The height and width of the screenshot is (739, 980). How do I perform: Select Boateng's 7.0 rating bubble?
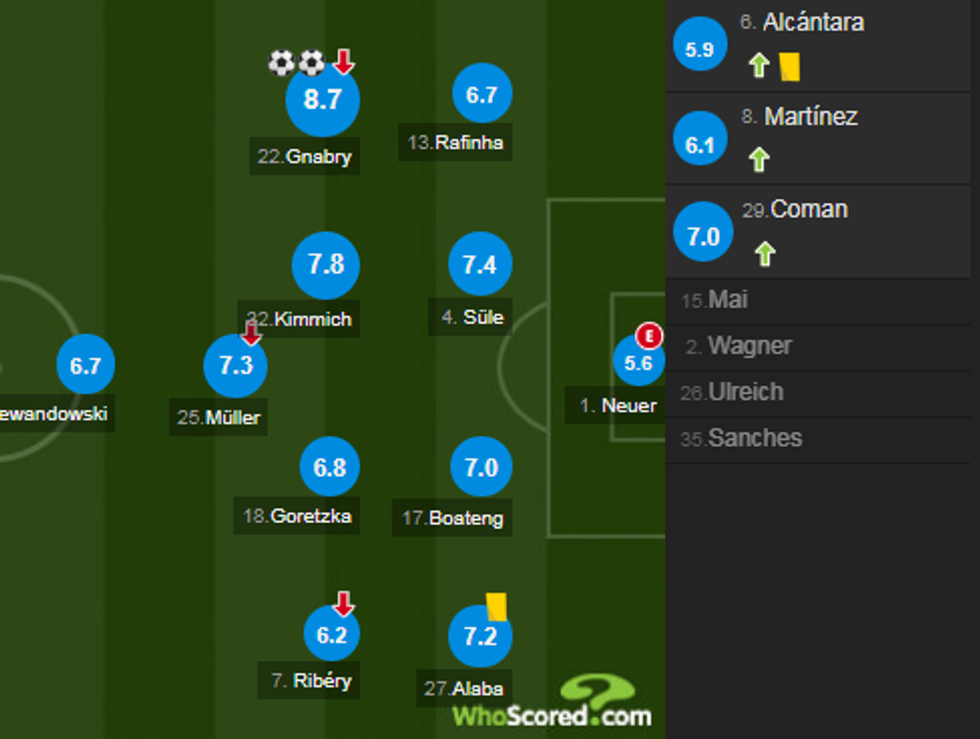(481, 467)
